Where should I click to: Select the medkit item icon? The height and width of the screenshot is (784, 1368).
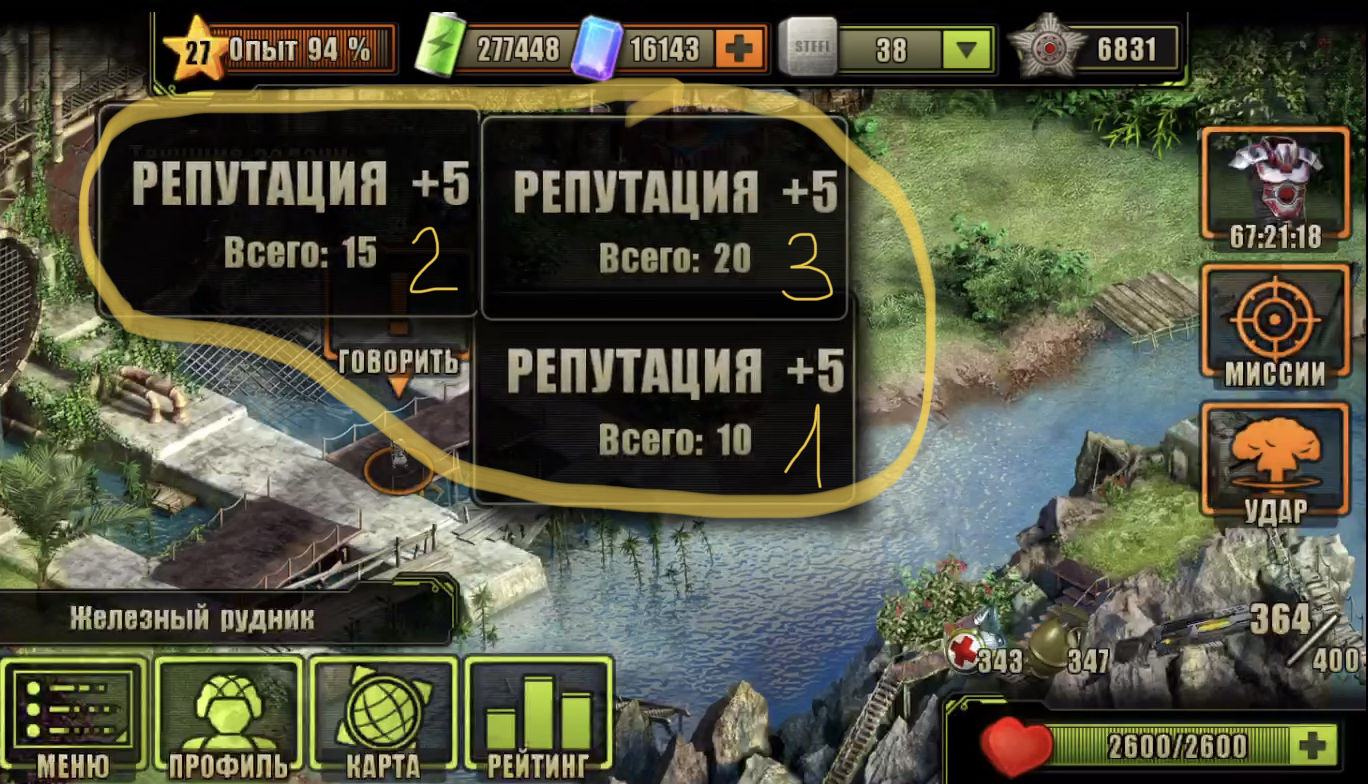[968, 650]
